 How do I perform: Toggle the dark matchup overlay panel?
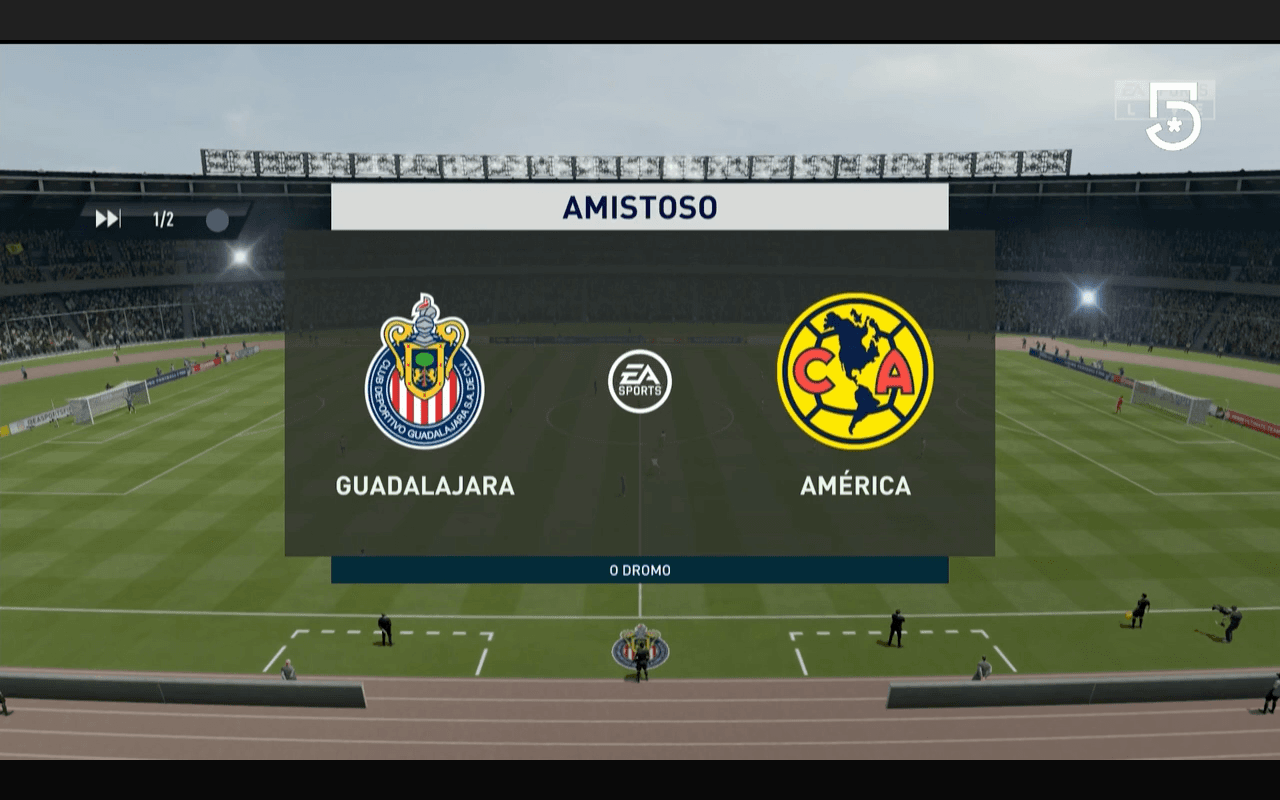tap(640, 390)
